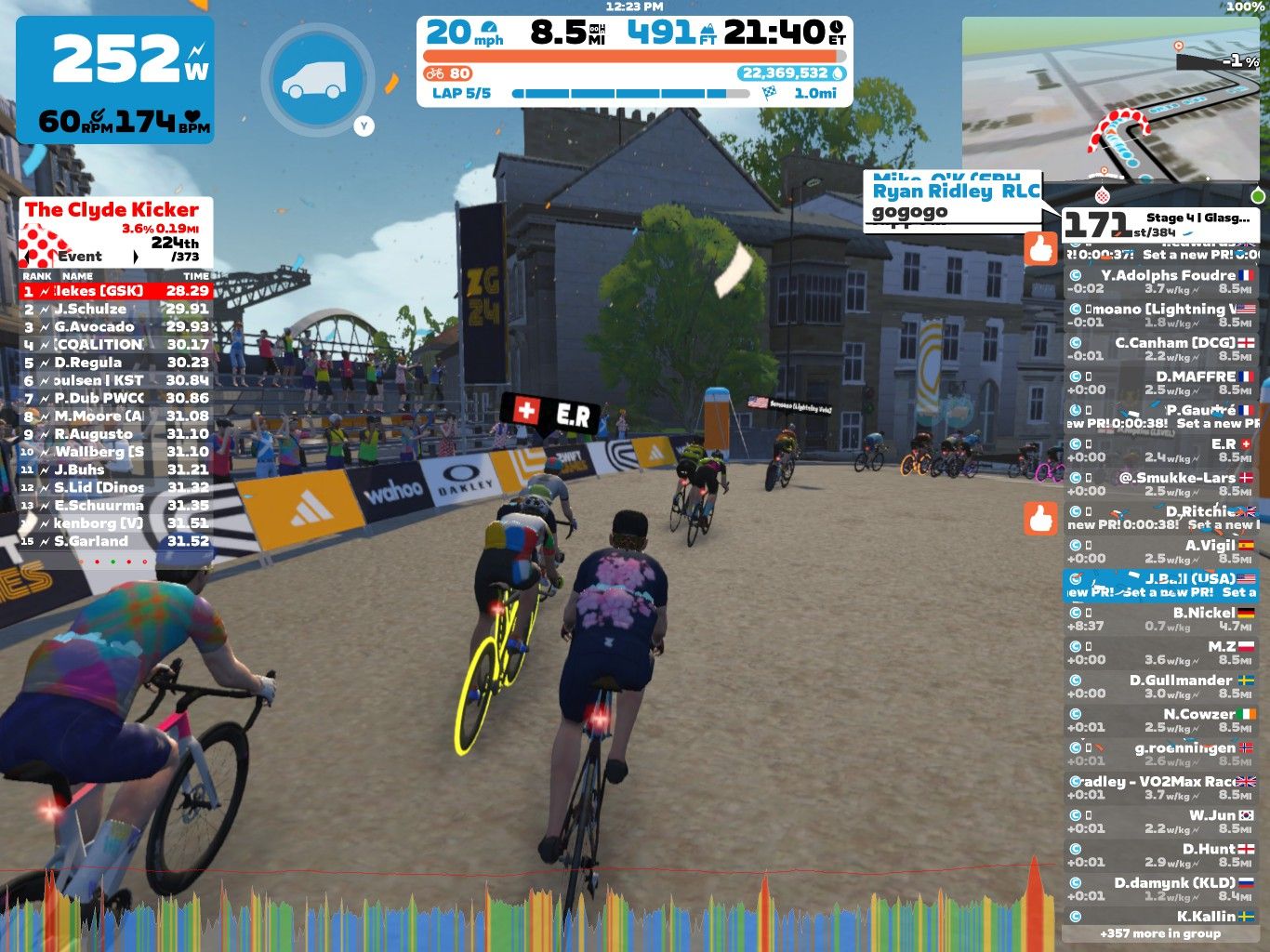Click Ryan Ridley's gogogo chat bubble
The width and height of the screenshot is (1270, 952).
(951, 201)
